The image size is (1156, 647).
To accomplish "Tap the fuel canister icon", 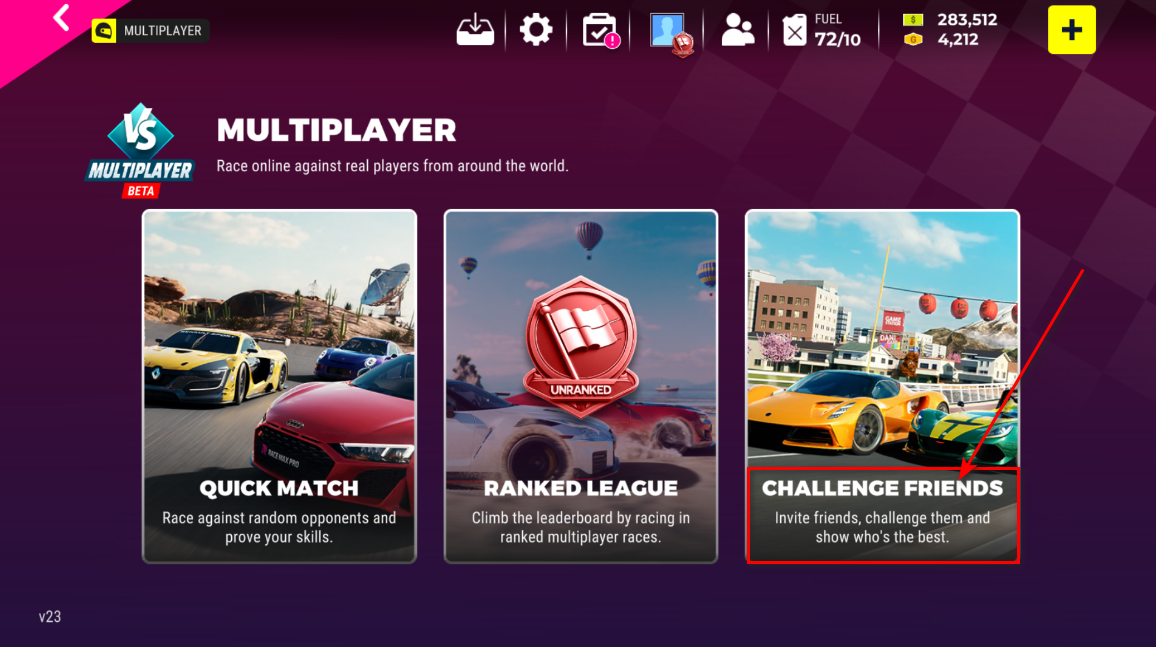I will 794,30.
